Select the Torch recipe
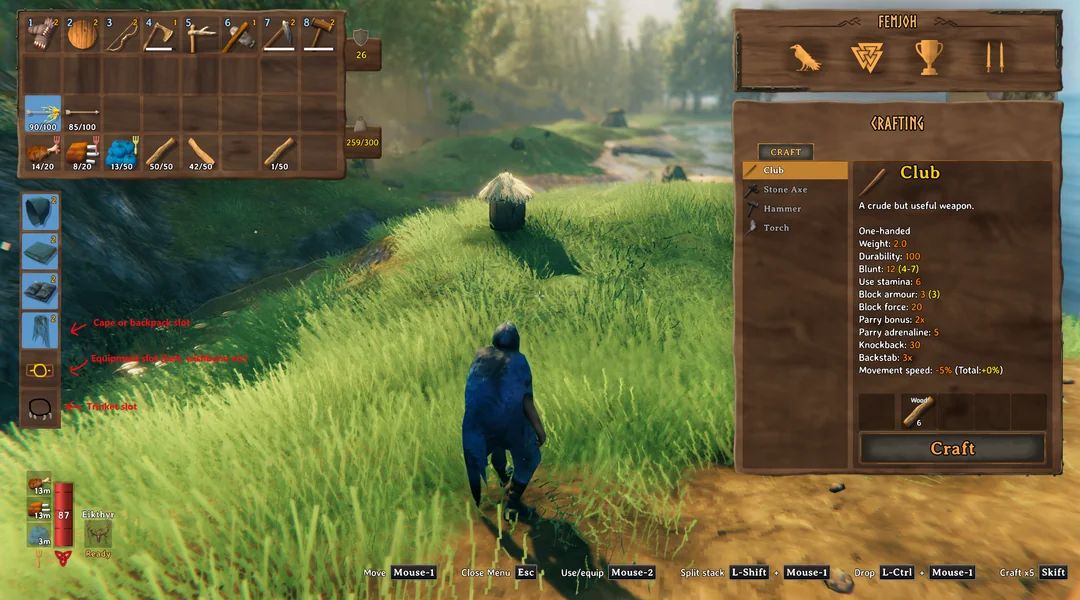The image size is (1080, 600). tap(776, 227)
